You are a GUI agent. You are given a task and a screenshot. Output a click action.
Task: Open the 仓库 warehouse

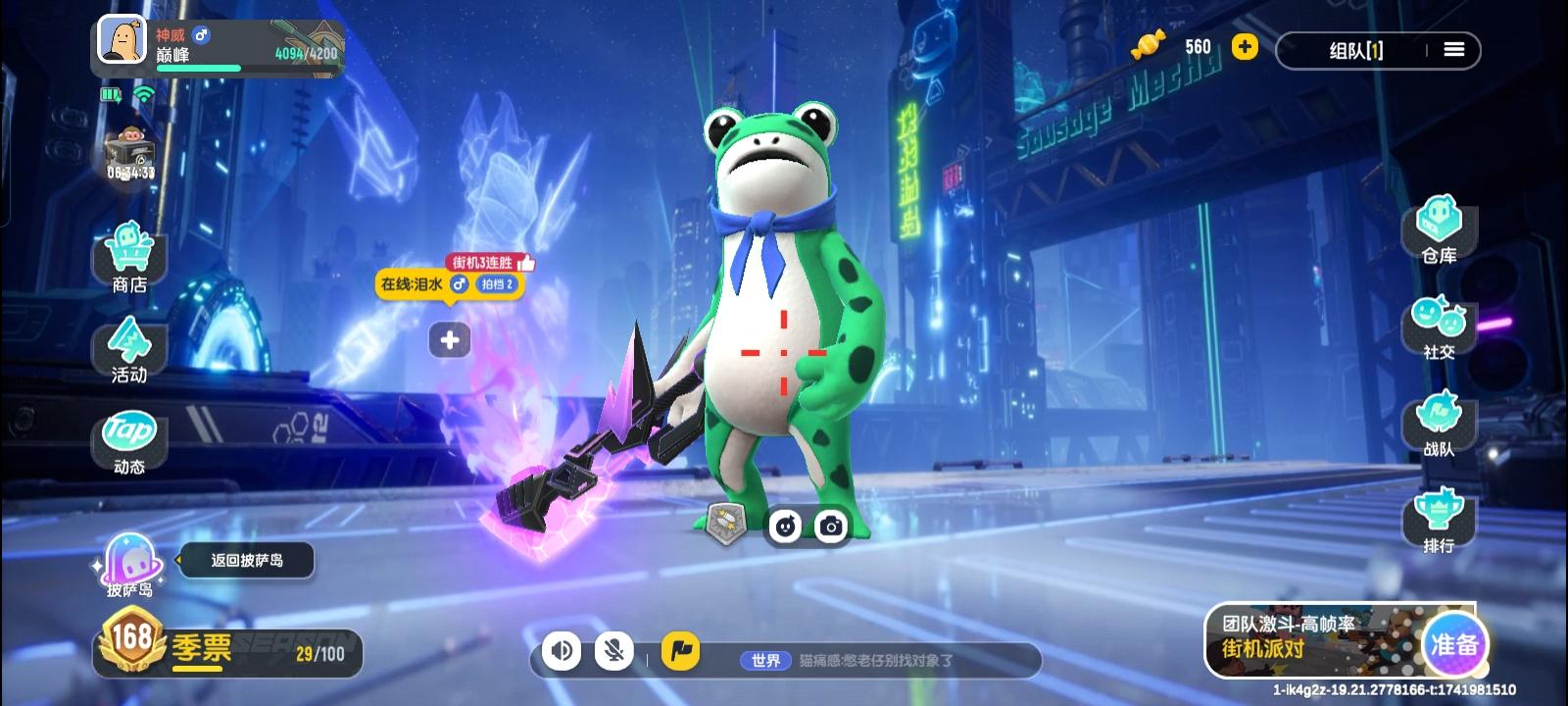[x=1439, y=230]
